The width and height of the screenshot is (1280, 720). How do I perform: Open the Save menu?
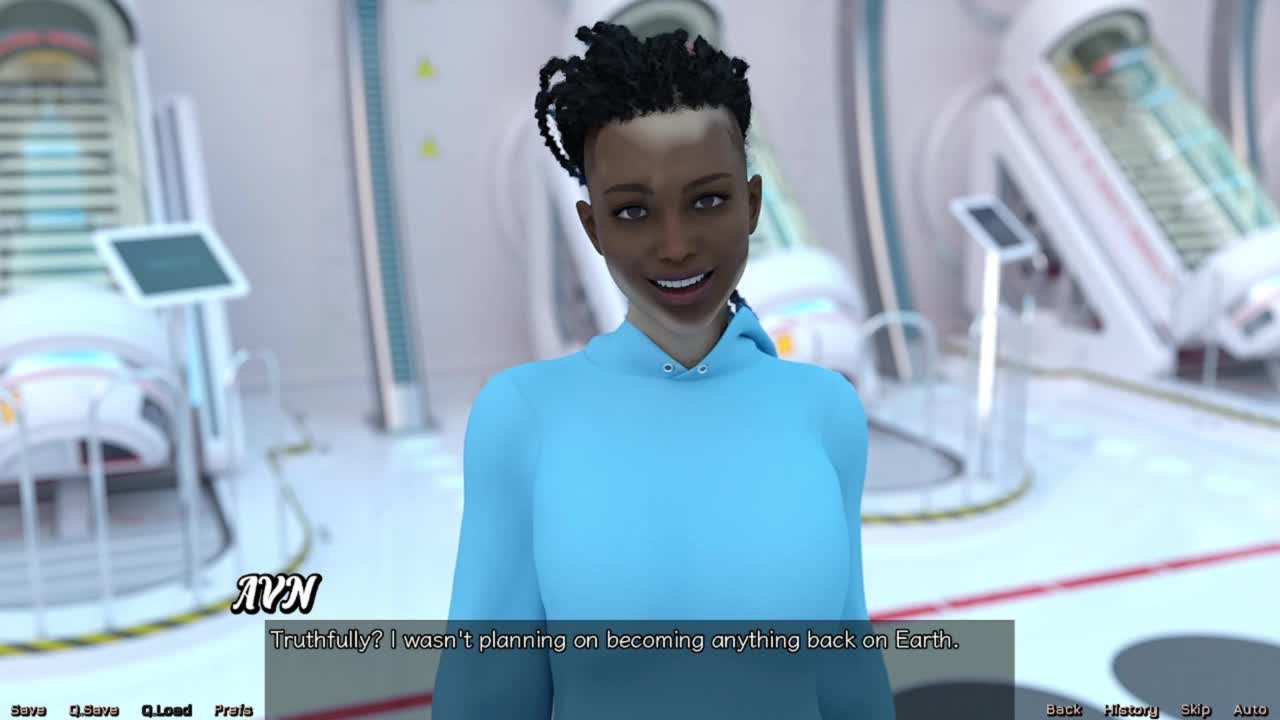click(28, 710)
